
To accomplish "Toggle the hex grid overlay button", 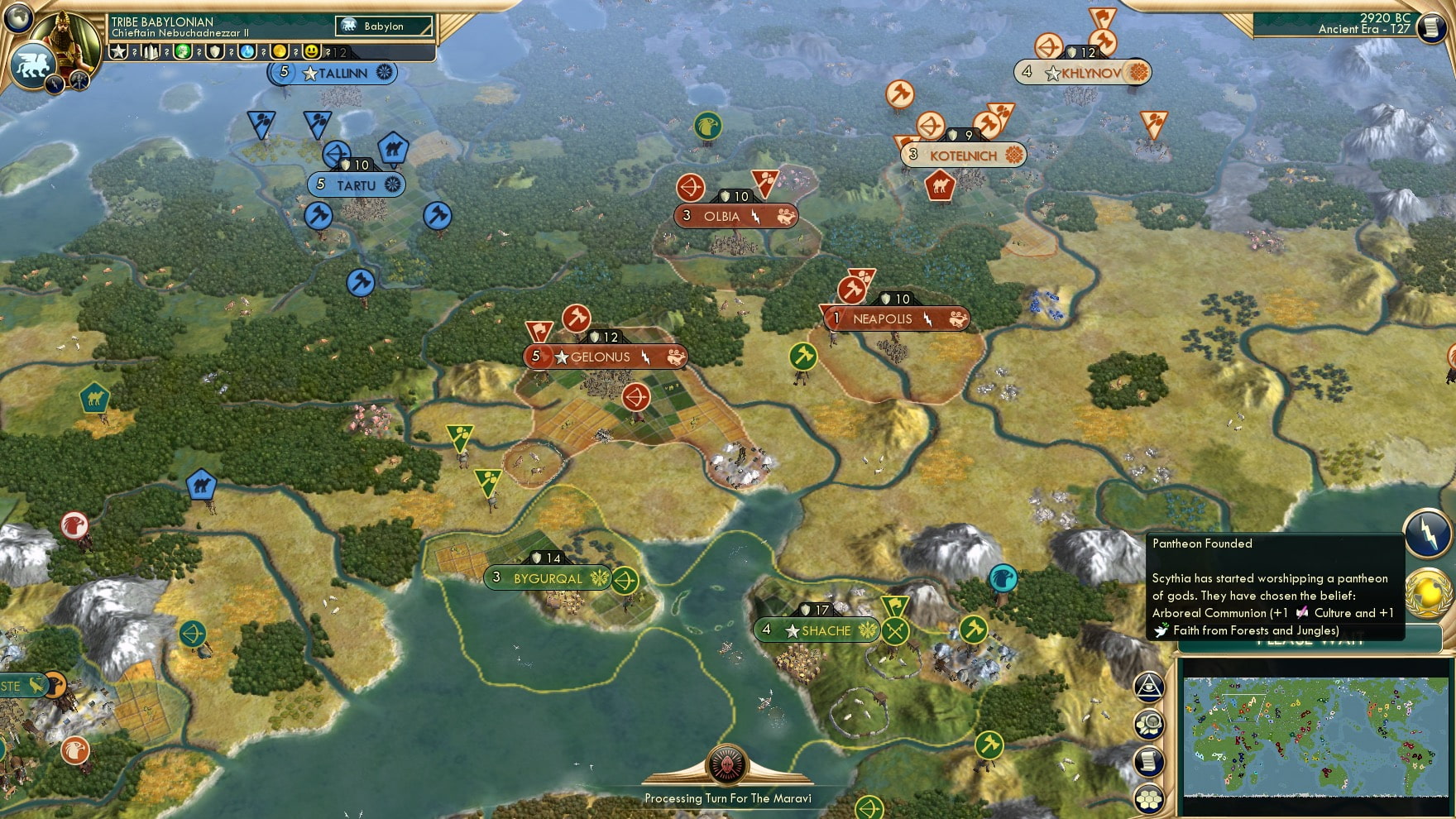I will click(x=1149, y=797).
